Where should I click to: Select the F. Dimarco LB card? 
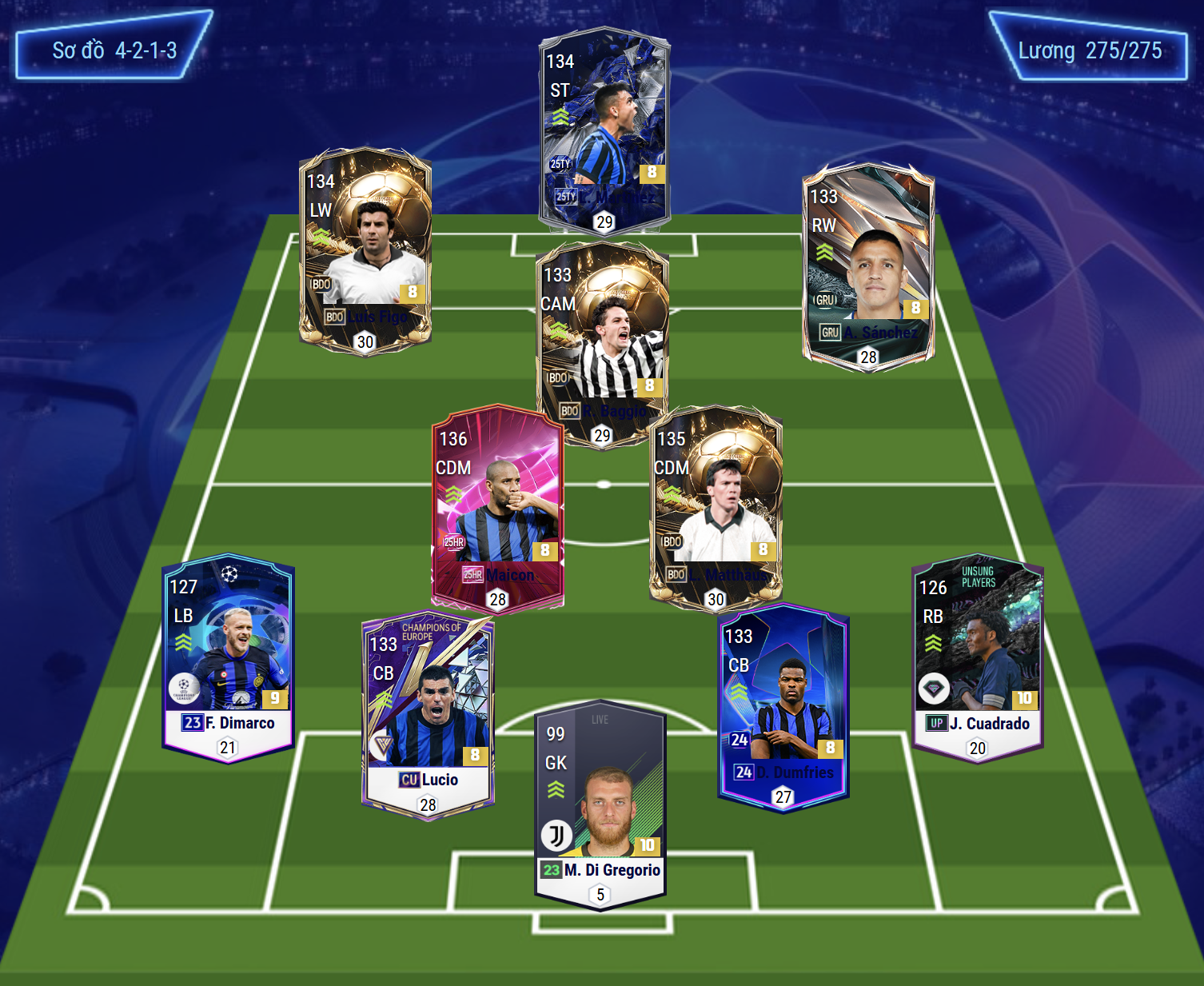click(x=229, y=657)
